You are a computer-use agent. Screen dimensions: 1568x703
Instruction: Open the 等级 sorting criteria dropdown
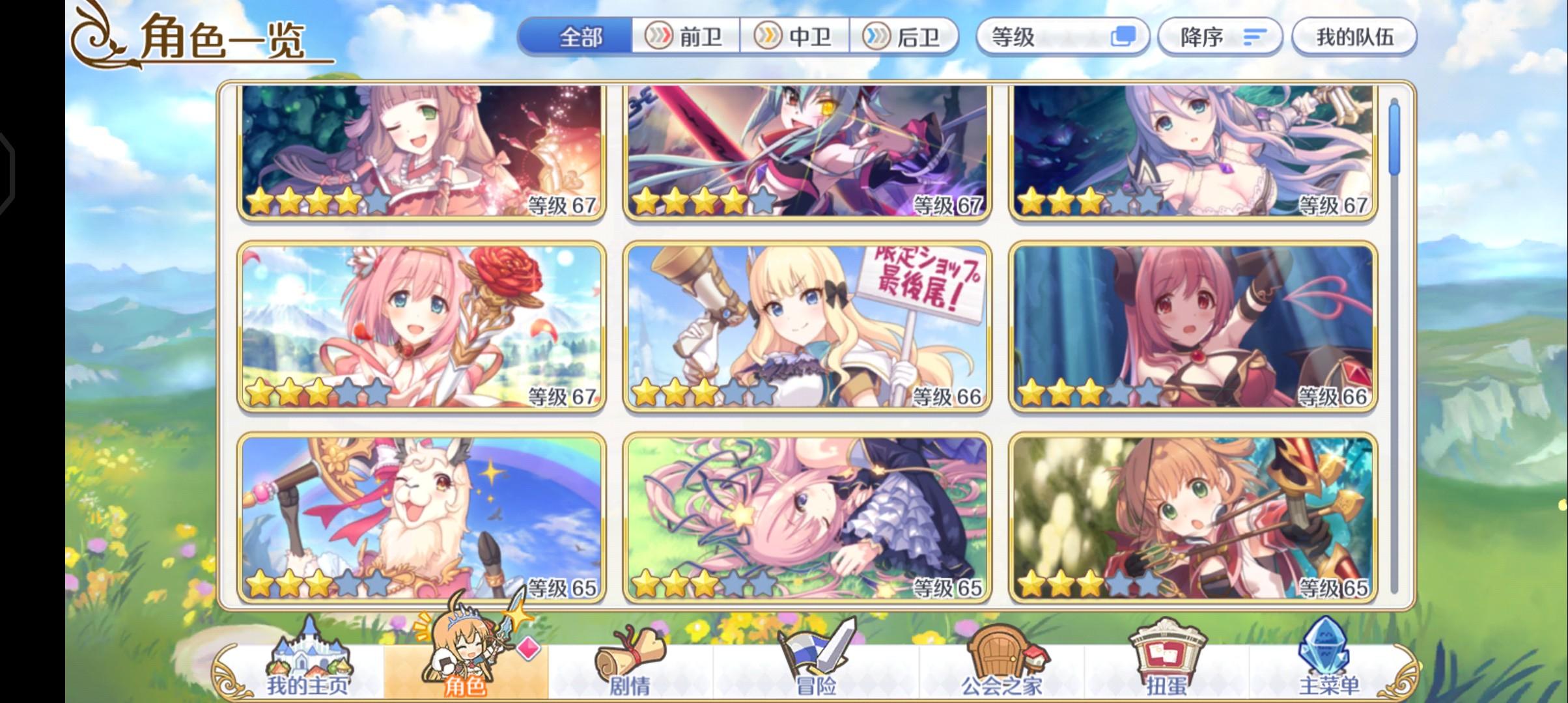(x=1063, y=37)
